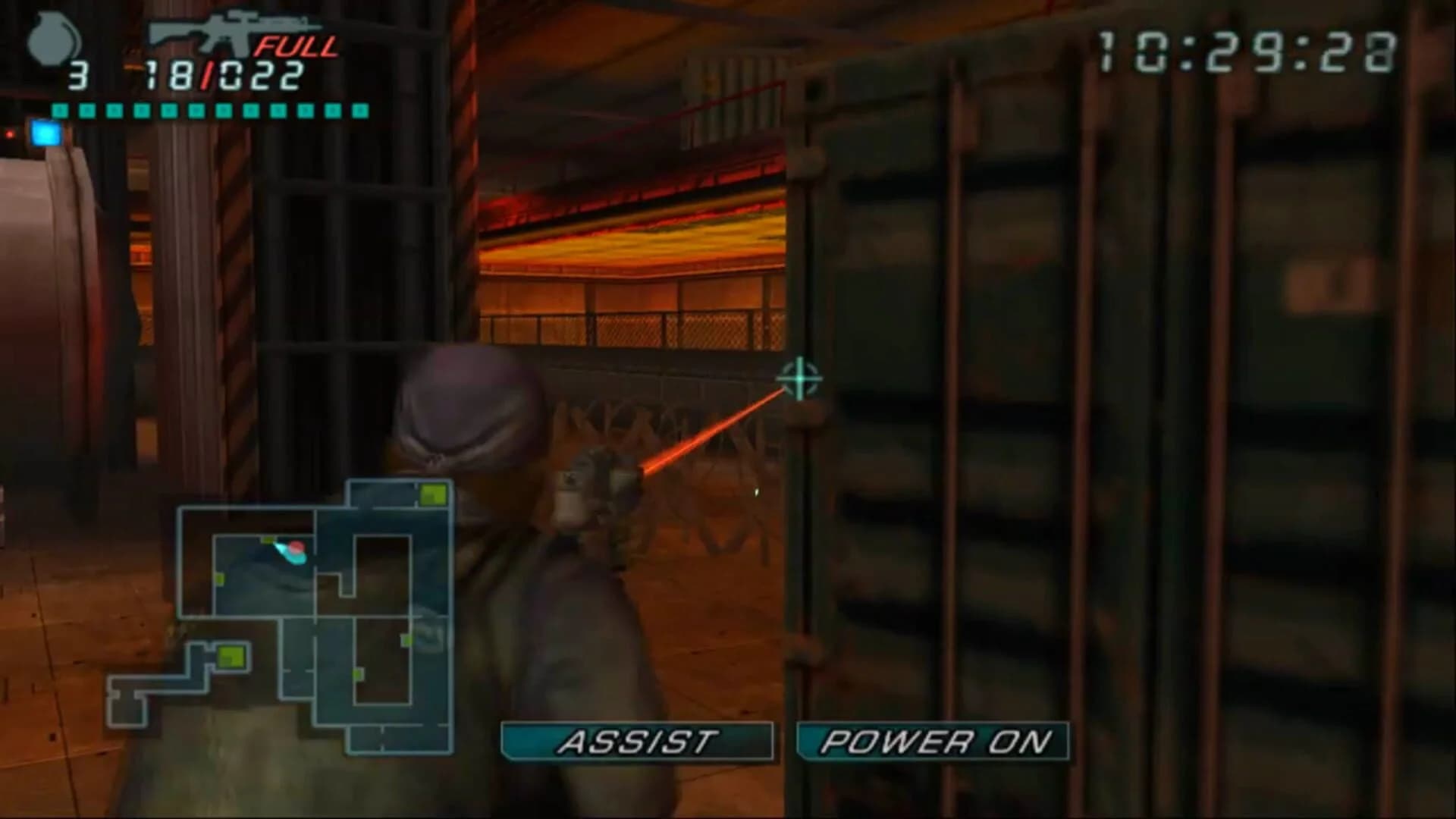1456x819 pixels.
Task: Click the blue item pickup indicator near health bar
Action: [x=47, y=133]
